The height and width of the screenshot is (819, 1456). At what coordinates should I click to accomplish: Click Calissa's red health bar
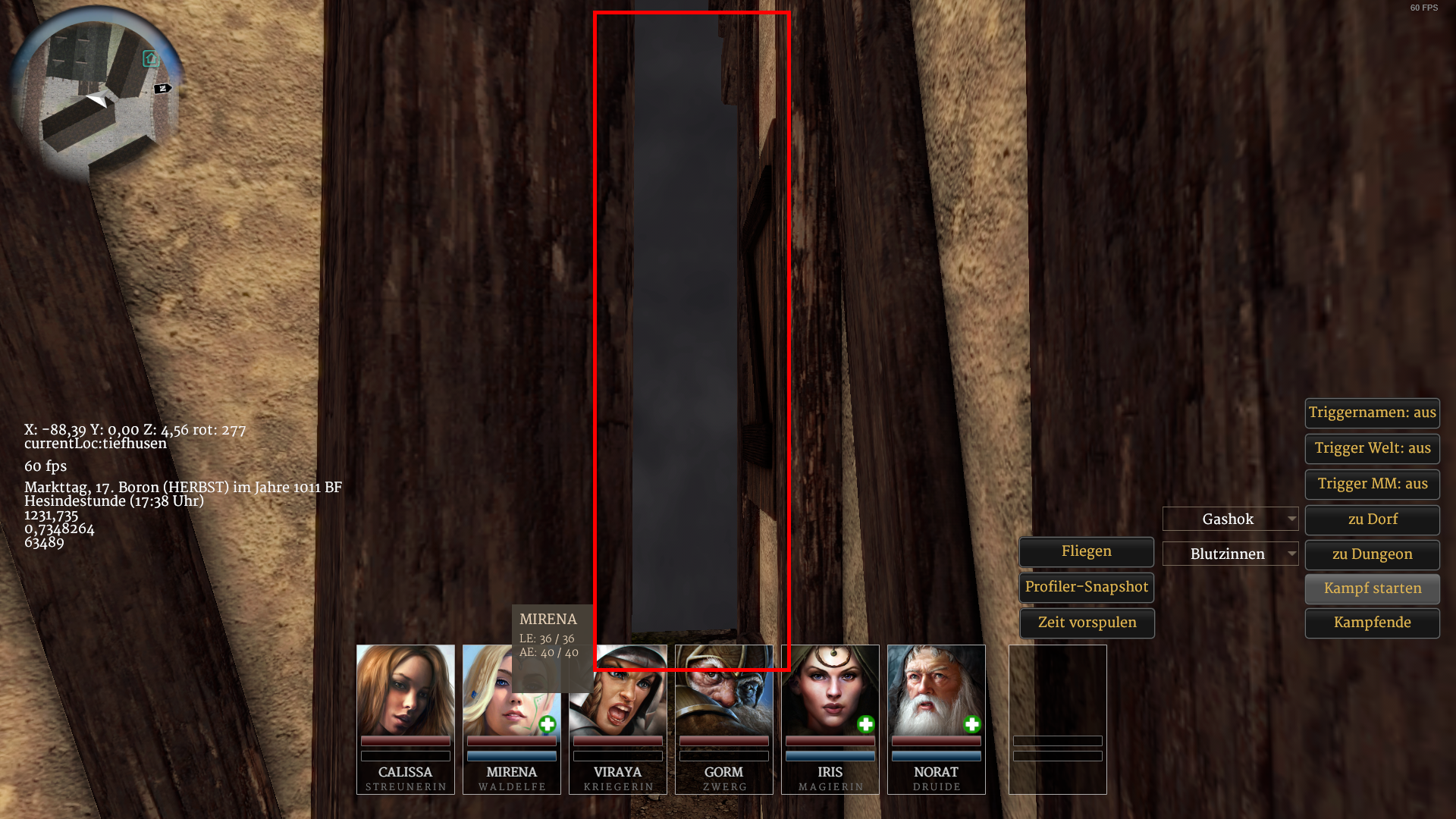pyautogui.click(x=405, y=742)
